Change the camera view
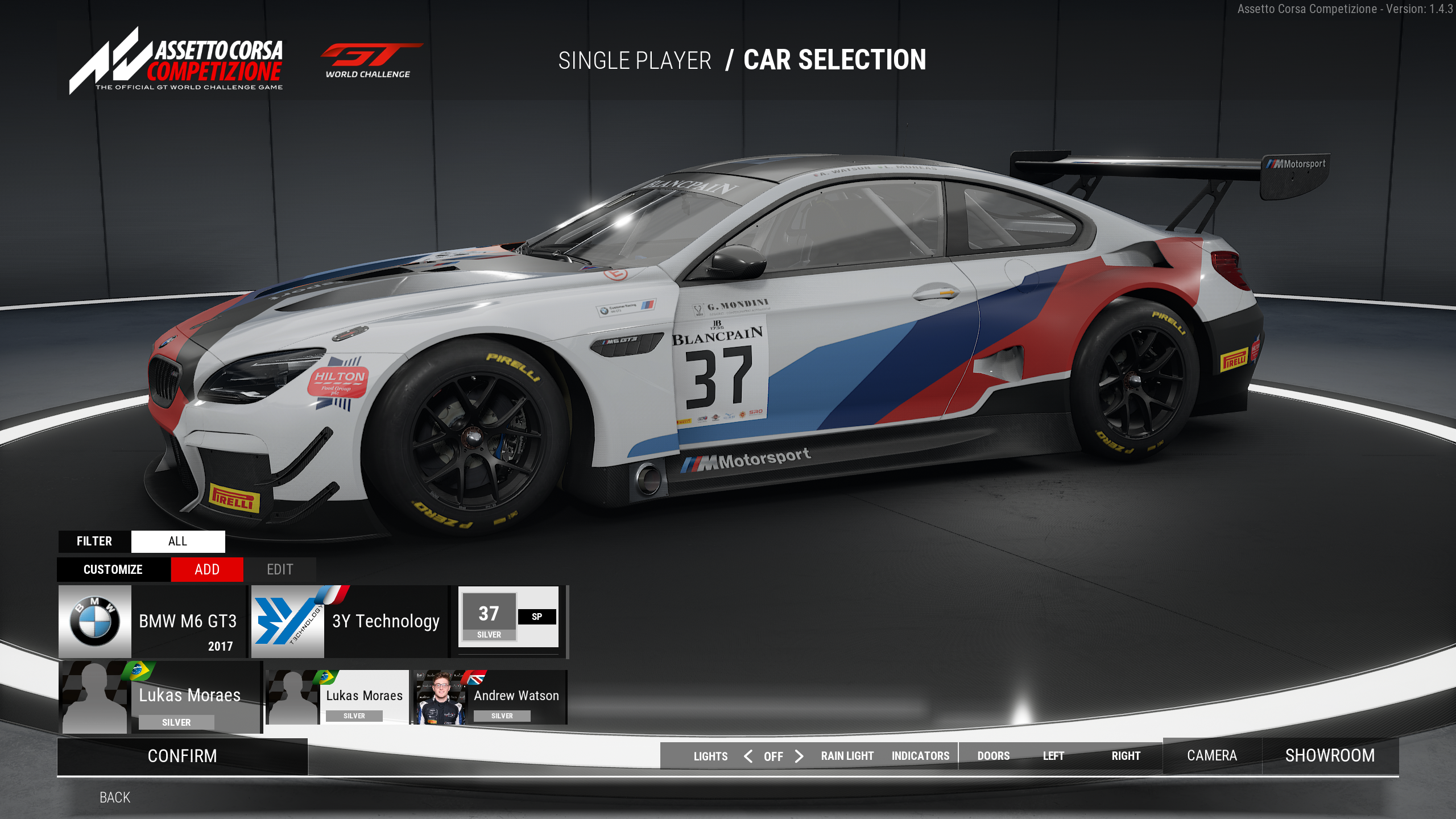Screen dimensions: 1456x819 tap(1212, 755)
